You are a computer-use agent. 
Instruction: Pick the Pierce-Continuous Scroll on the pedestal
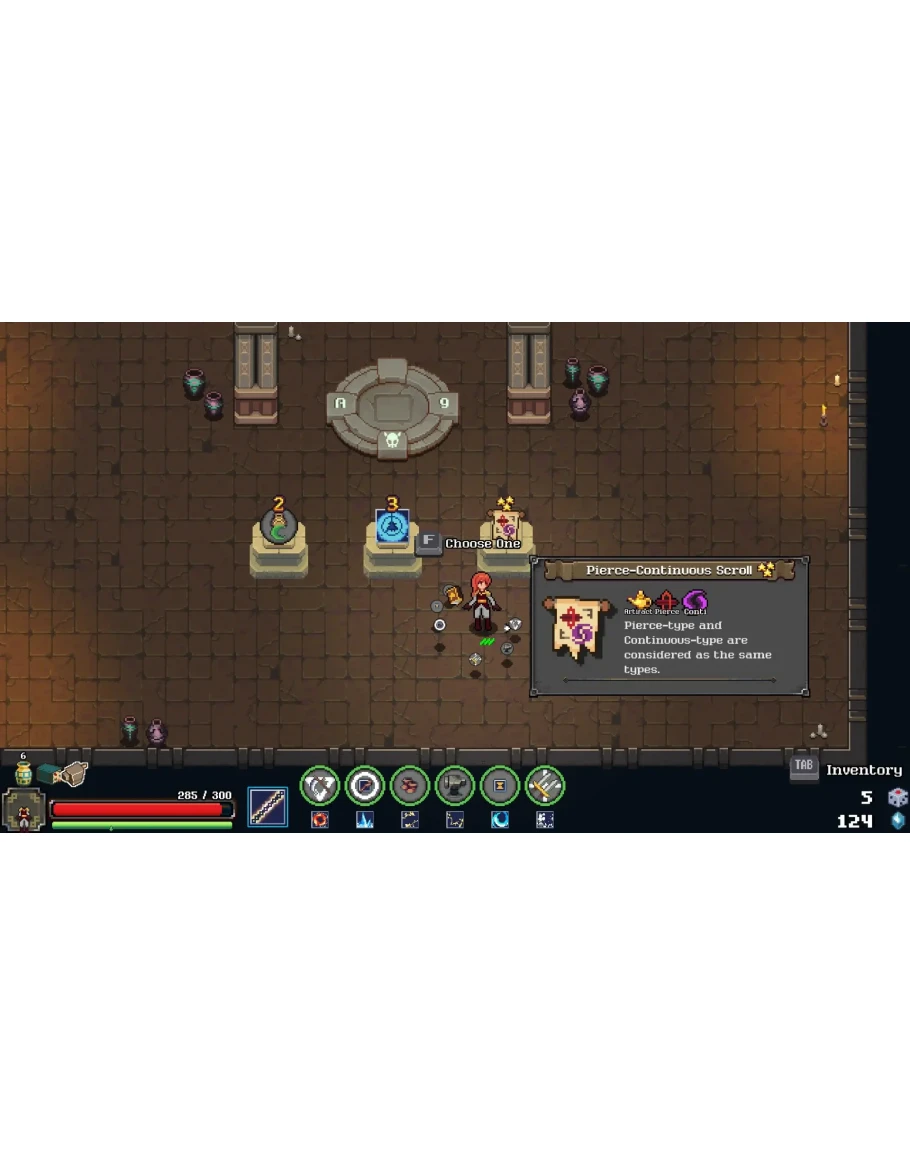coord(506,526)
